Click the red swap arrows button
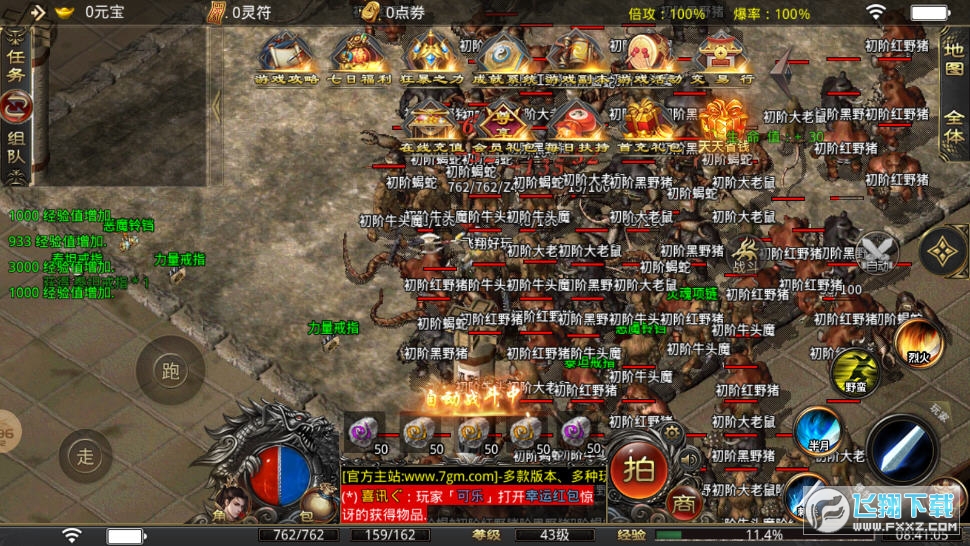Image resolution: width=970 pixels, height=546 pixels. click(16, 105)
